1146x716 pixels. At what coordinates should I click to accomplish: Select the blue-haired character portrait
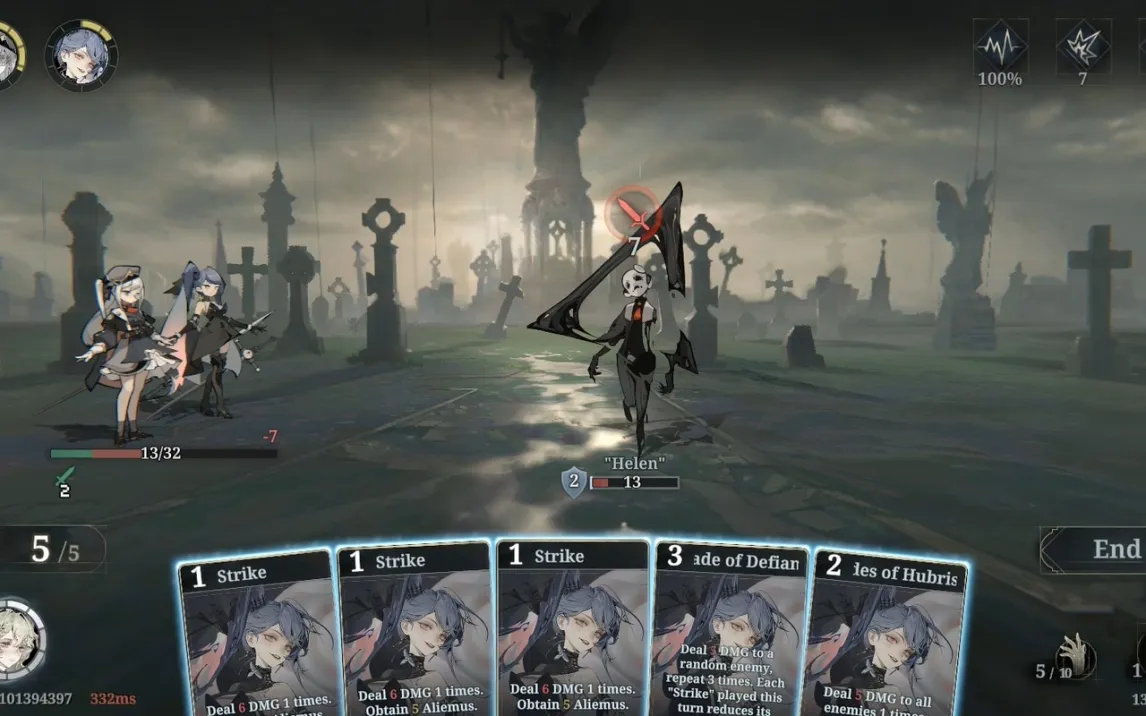coord(81,55)
